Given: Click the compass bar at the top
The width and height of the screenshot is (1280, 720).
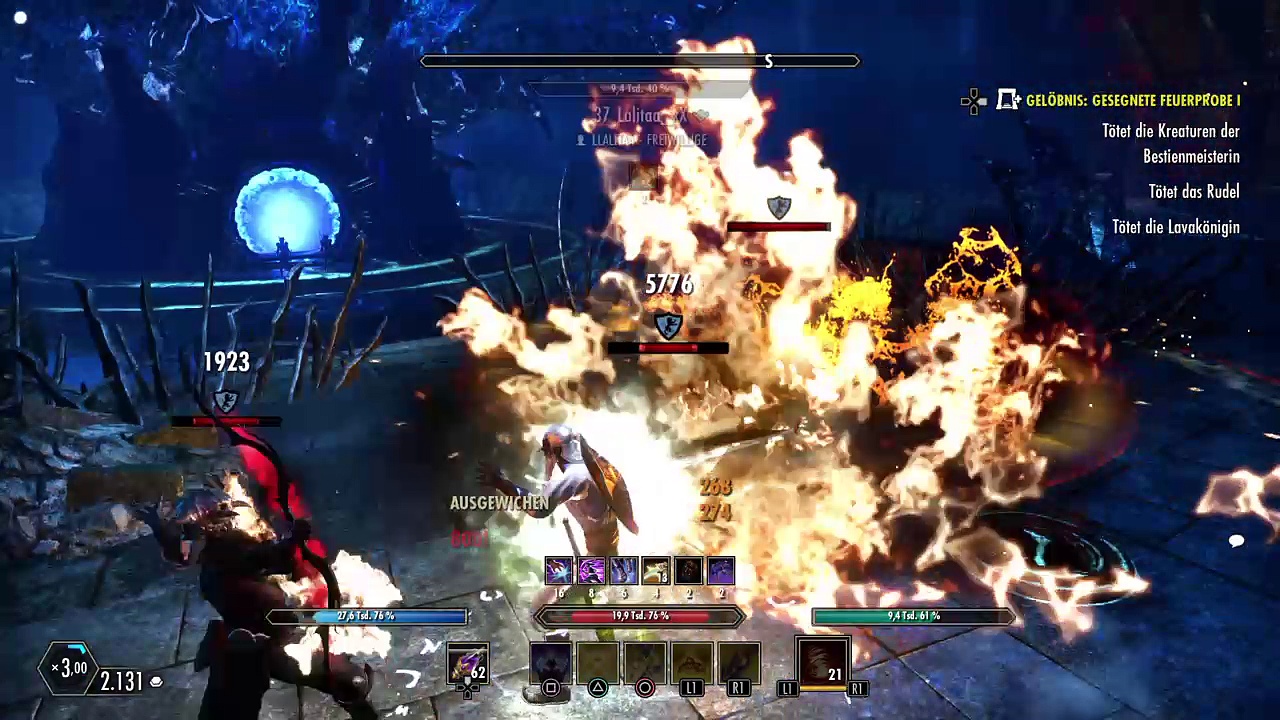Looking at the screenshot, I should (640, 62).
